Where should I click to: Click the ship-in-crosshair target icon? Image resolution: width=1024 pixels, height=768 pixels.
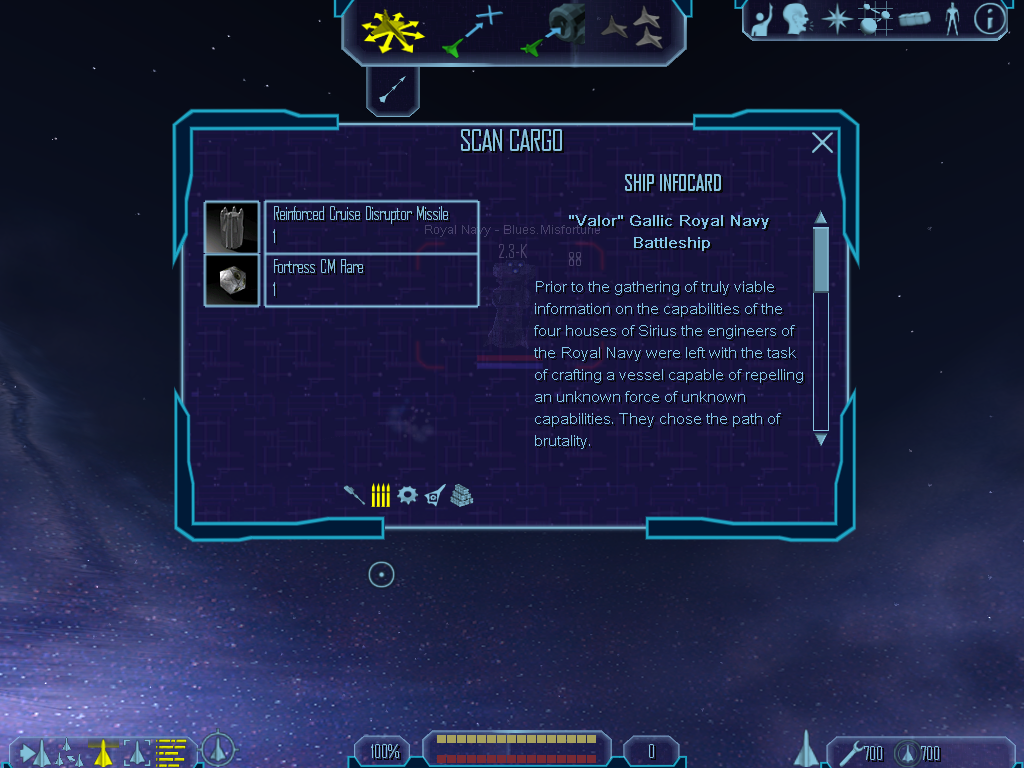click(x=218, y=749)
